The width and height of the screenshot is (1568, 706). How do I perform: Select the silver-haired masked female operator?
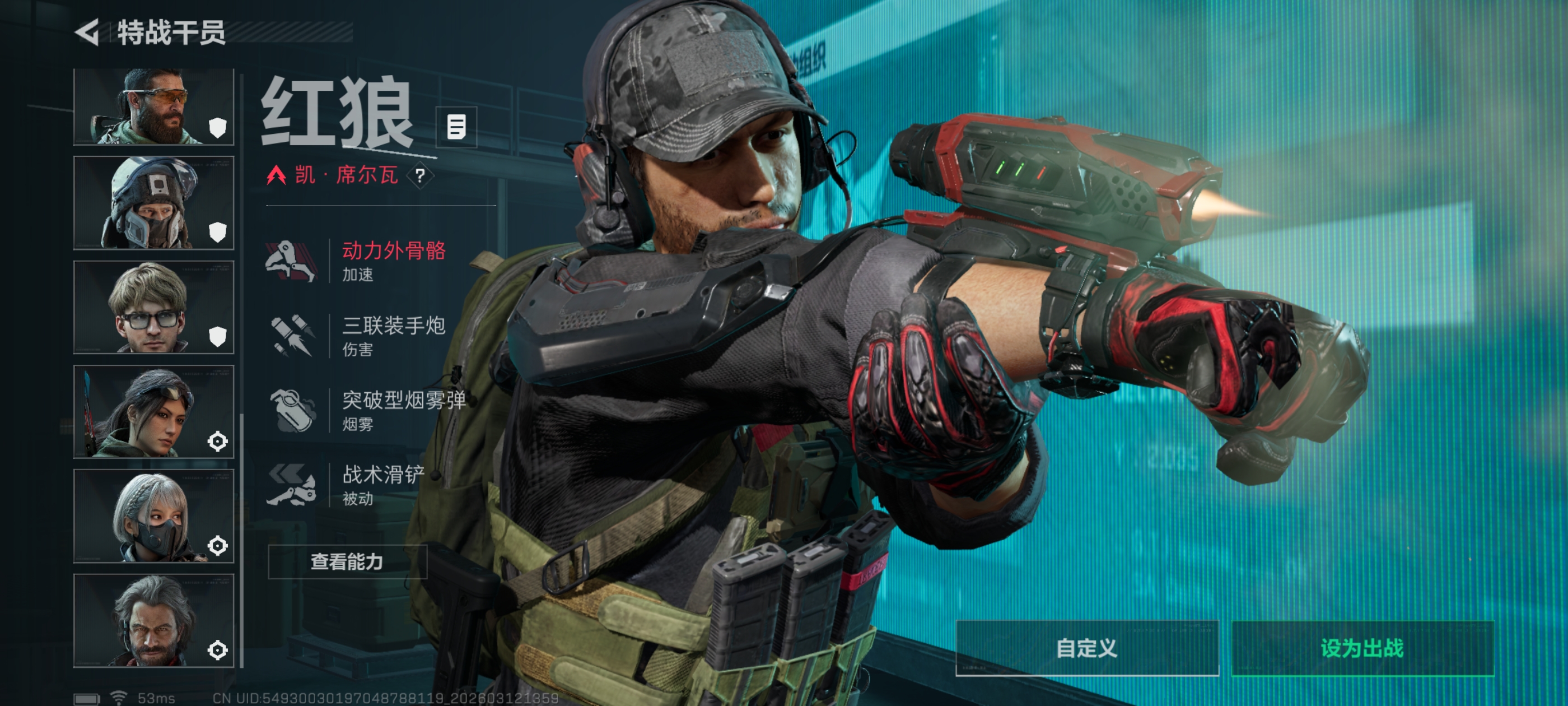pyautogui.click(x=153, y=516)
